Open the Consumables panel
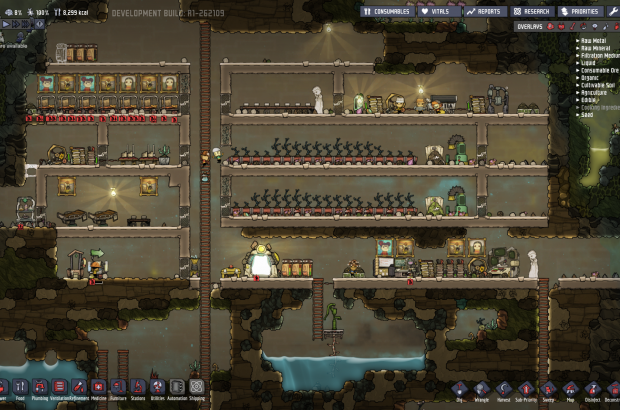 (385, 11)
